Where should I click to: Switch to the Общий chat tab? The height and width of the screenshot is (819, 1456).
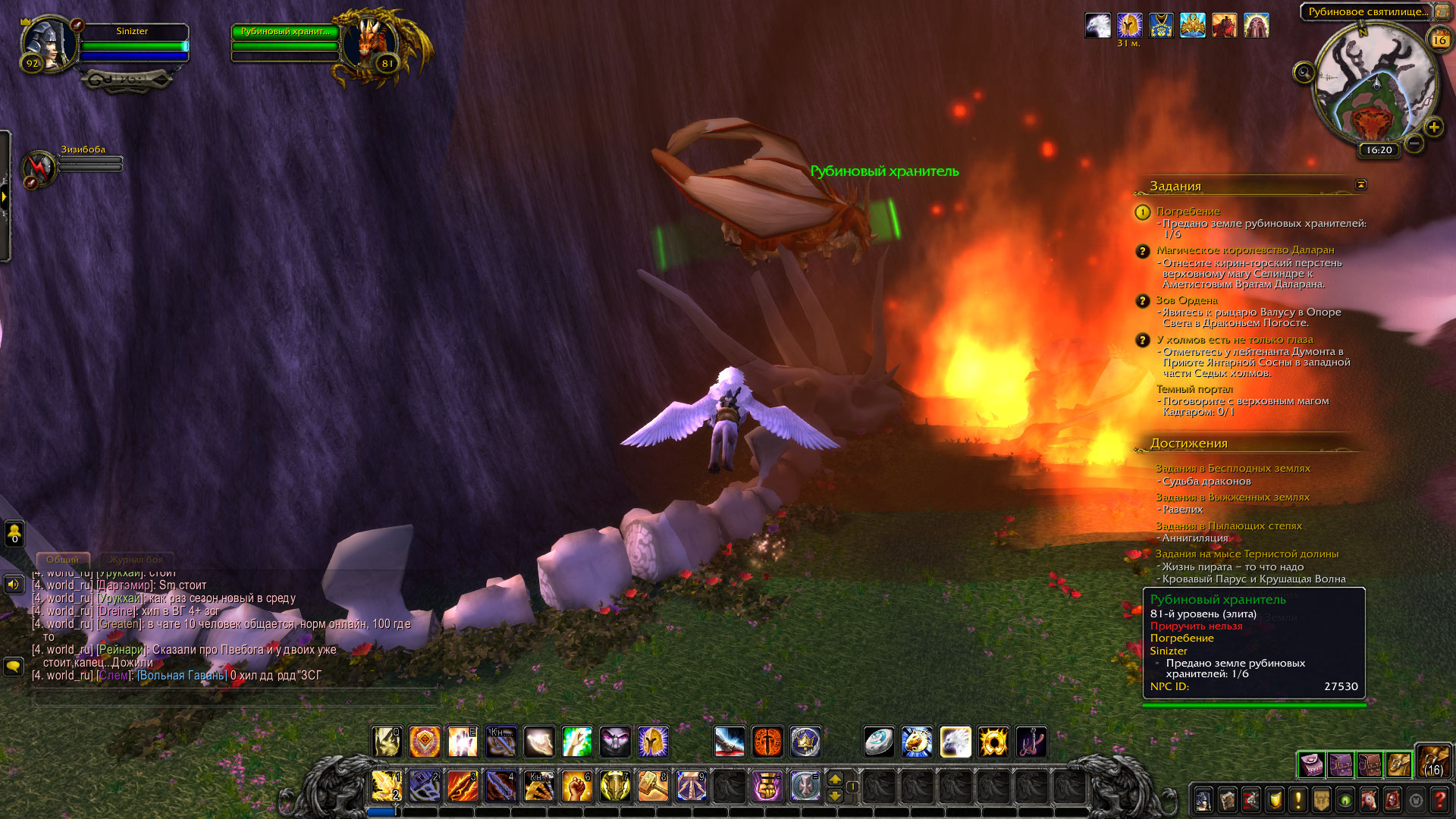coord(62,560)
